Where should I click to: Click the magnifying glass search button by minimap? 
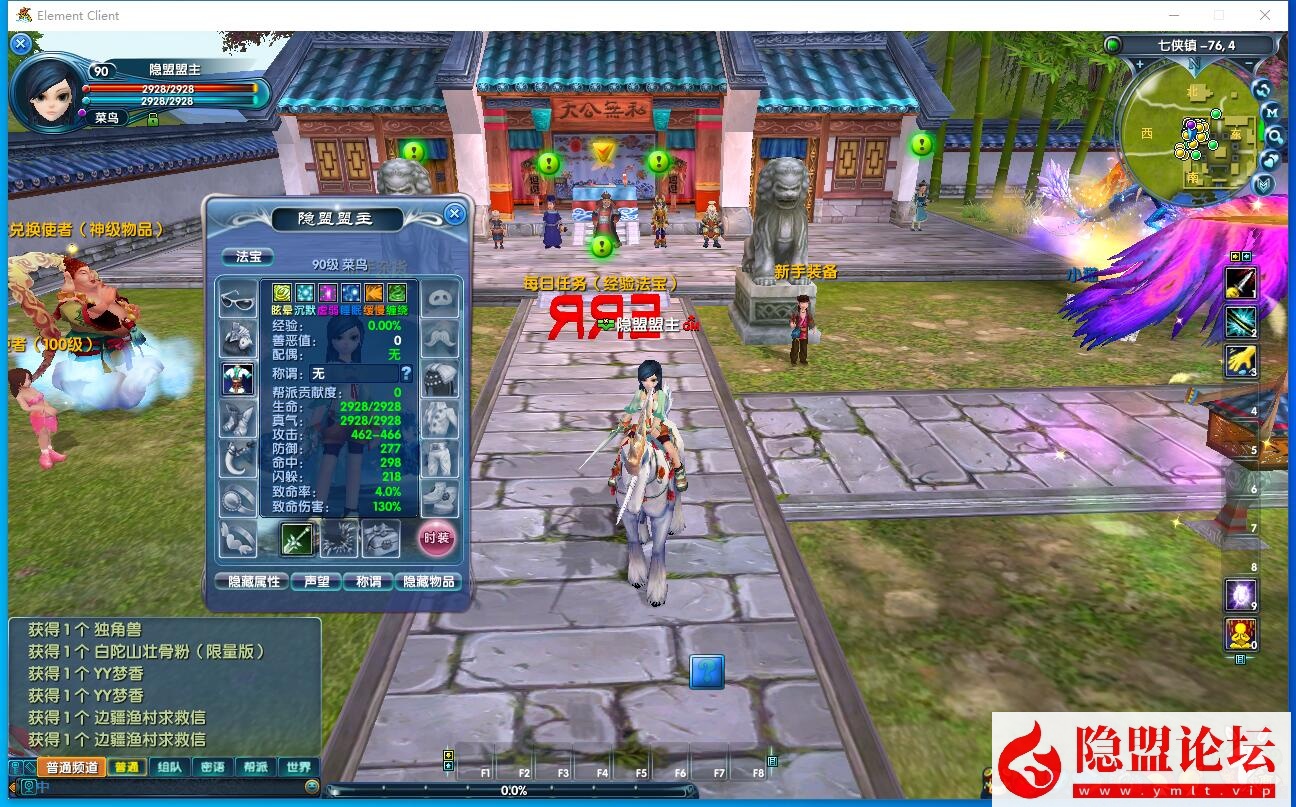pos(1274,135)
